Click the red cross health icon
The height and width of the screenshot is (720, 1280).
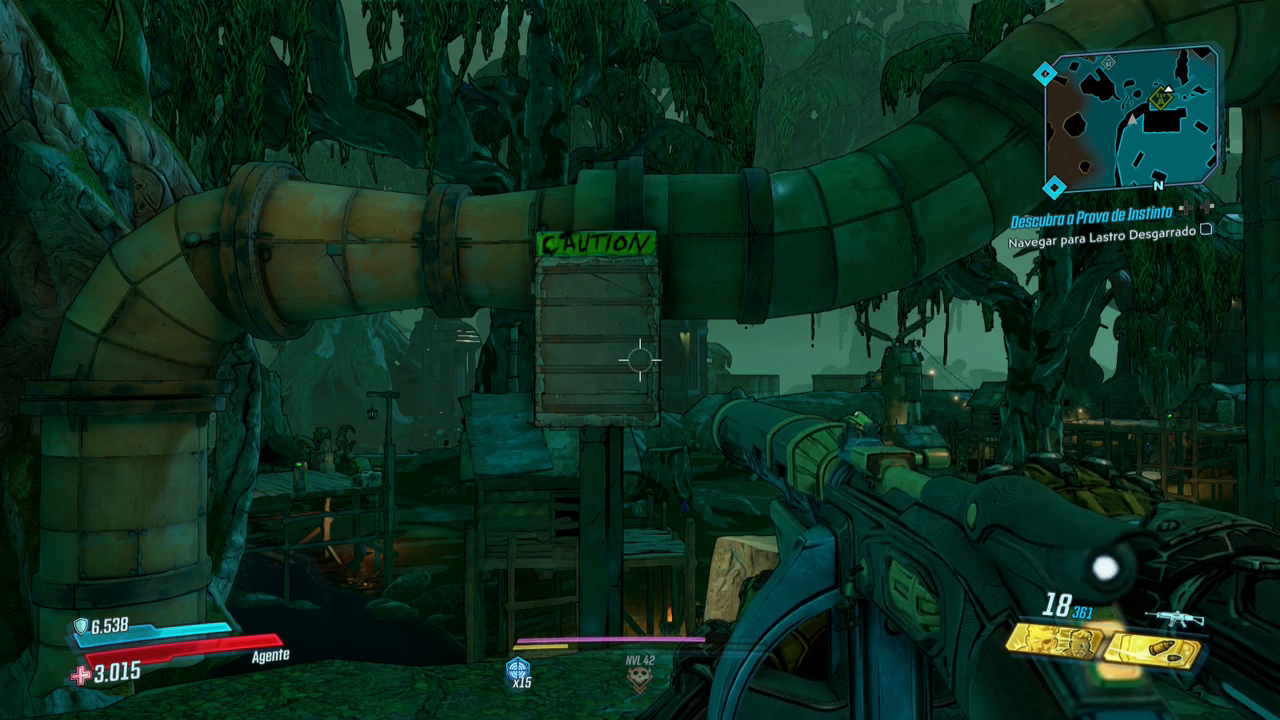[x=81, y=675]
